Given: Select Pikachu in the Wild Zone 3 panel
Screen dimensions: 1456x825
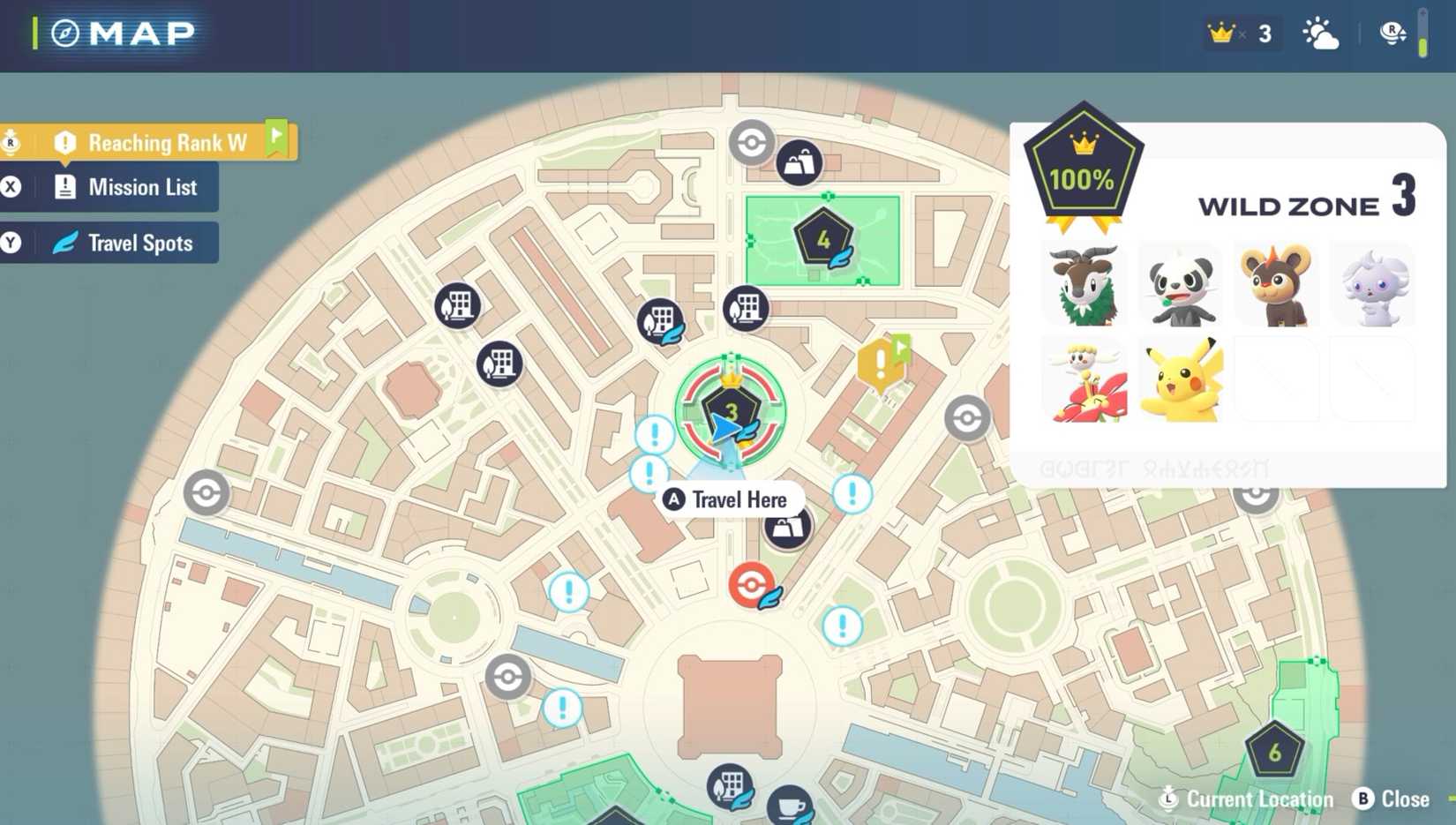Looking at the screenshot, I should 1182,379.
